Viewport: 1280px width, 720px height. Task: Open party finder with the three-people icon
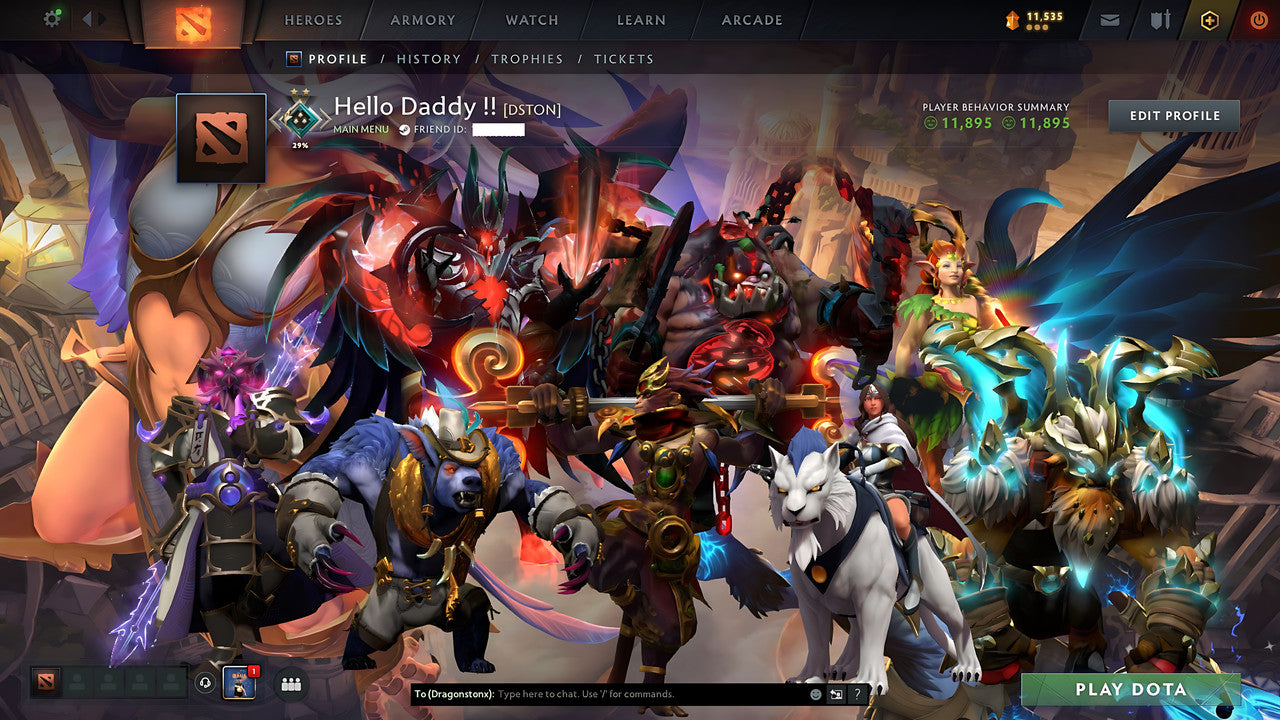tap(290, 684)
